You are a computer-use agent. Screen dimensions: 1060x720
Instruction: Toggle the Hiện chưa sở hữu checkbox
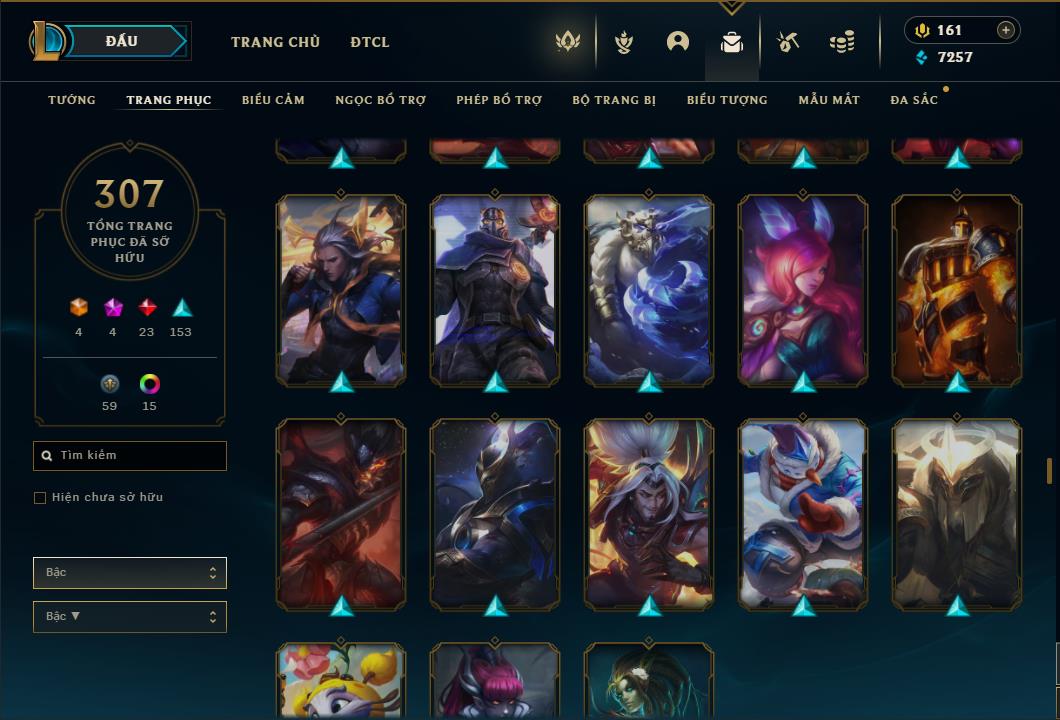pyautogui.click(x=40, y=498)
